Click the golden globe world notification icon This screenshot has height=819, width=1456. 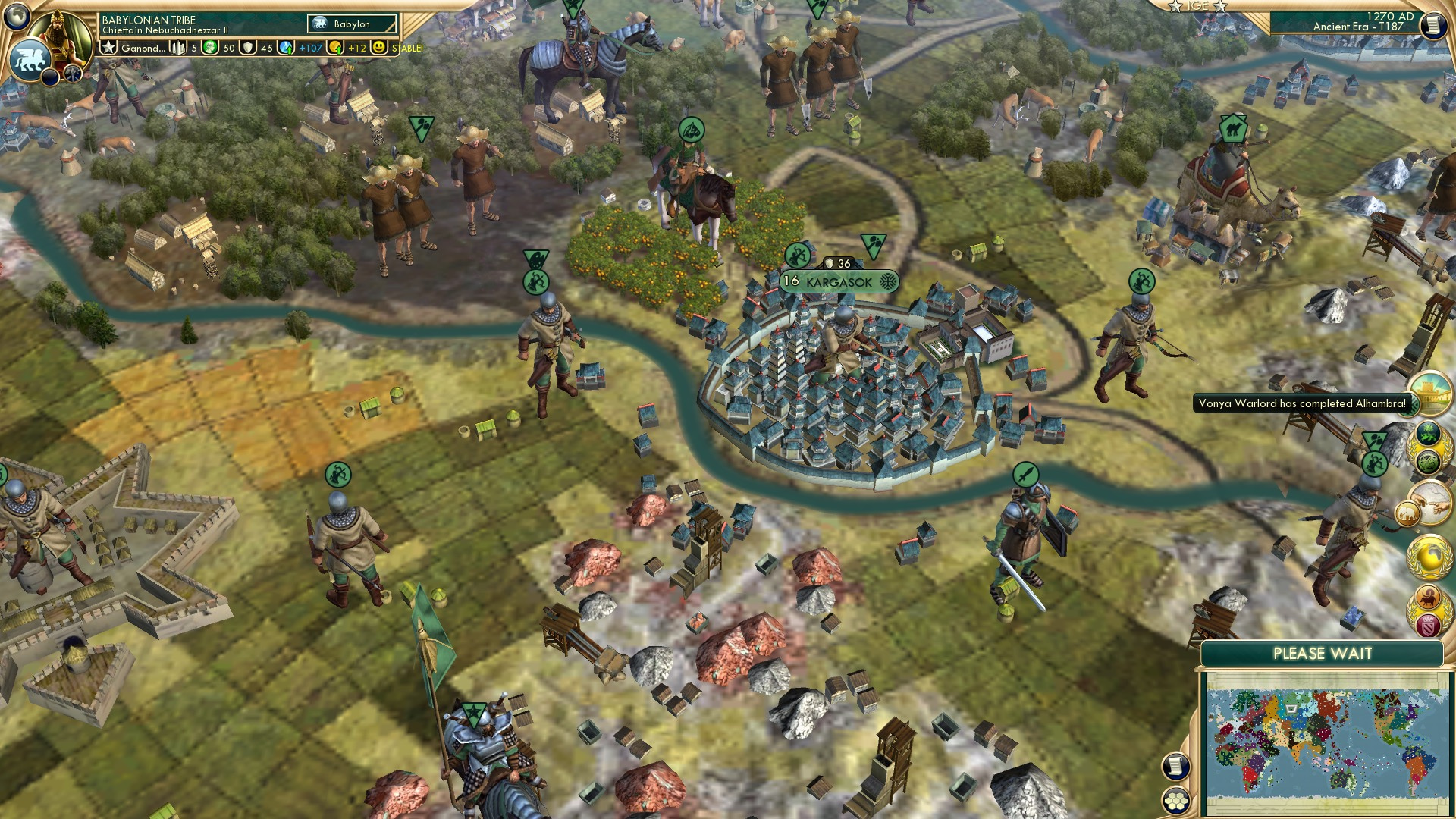1429,556
